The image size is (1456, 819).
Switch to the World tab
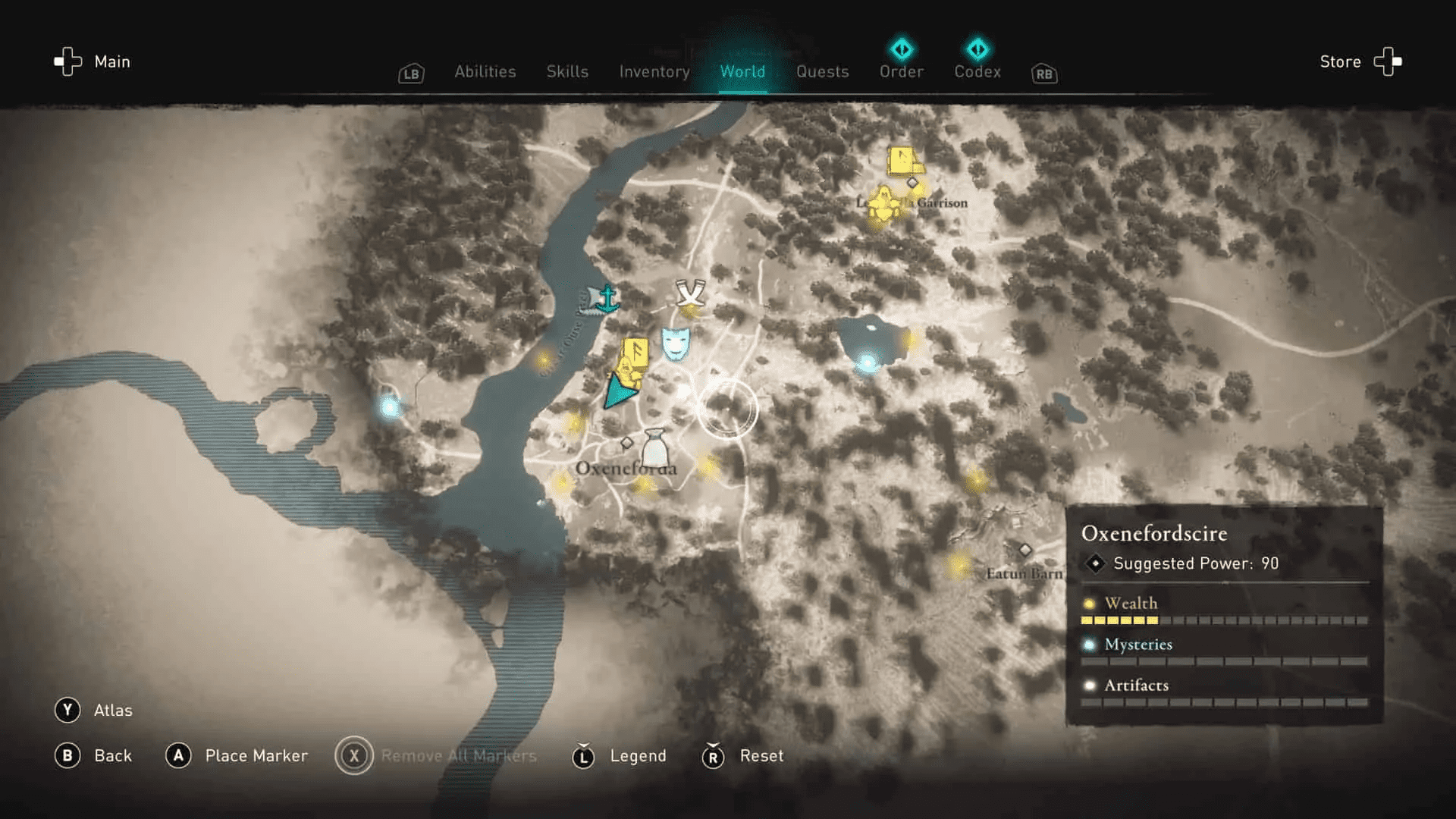click(x=742, y=71)
